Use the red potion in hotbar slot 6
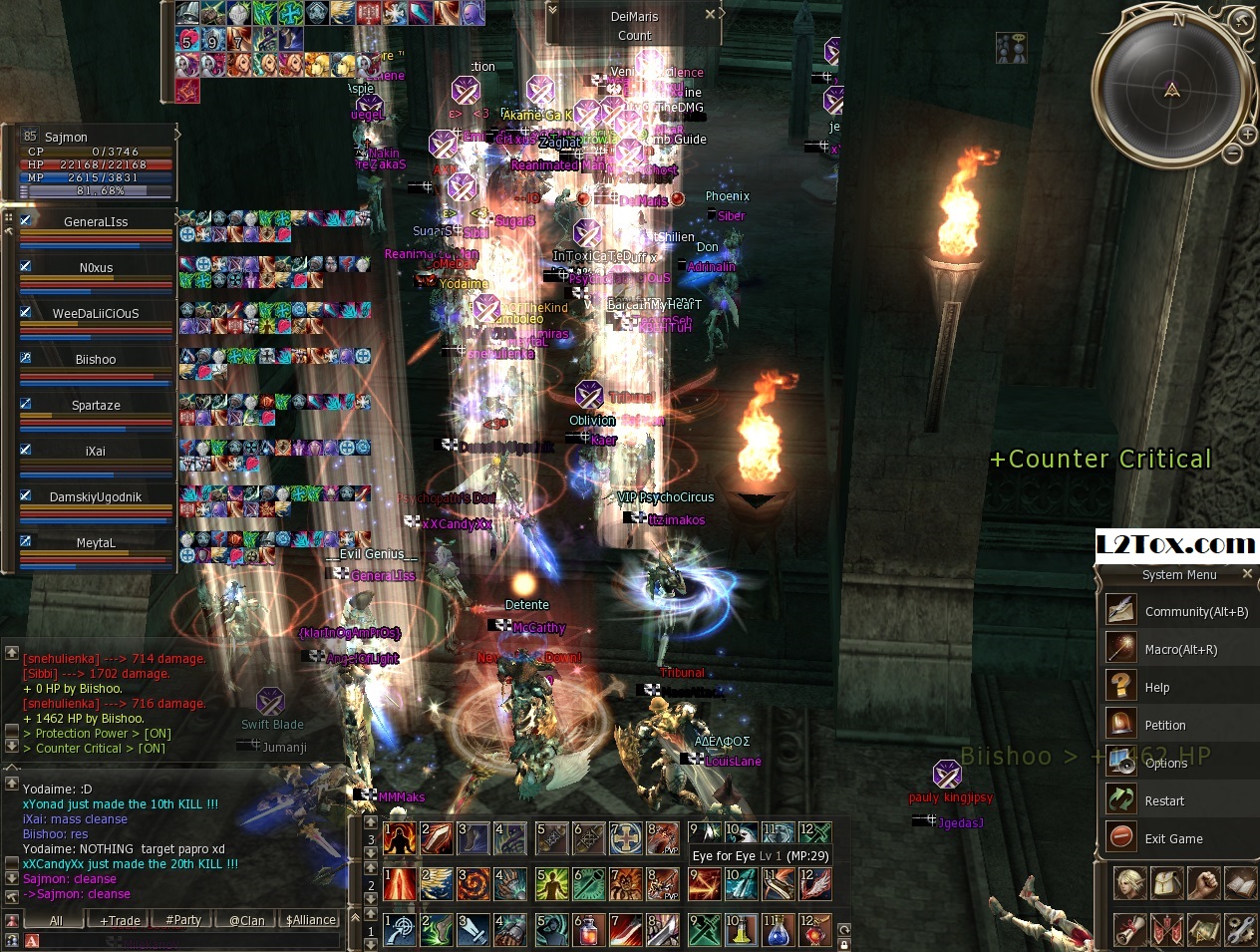The height and width of the screenshot is (952, 1260). pyautogui.click(x=588, y=930)
